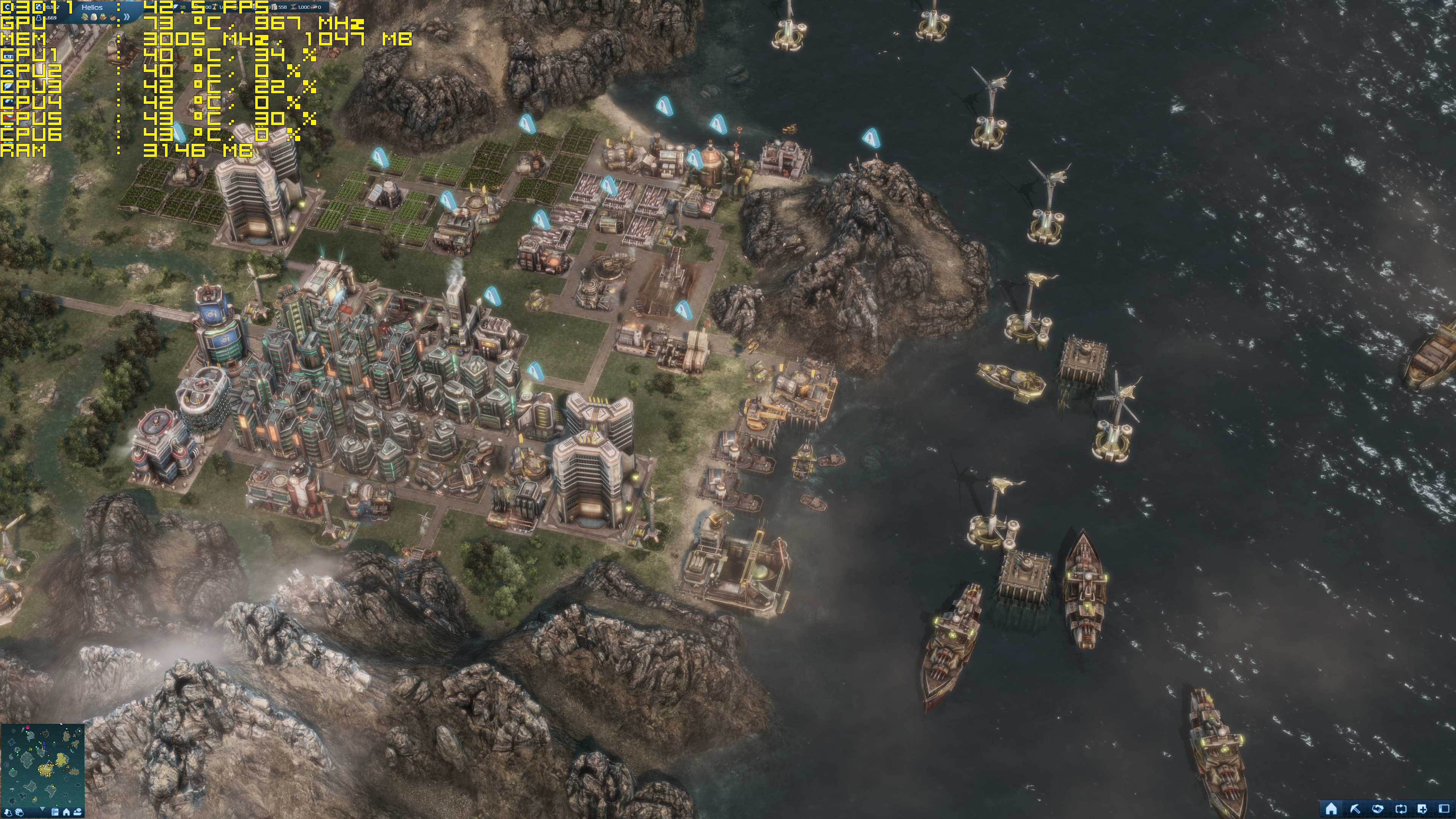Open the ship messages icon
Image resolution: width=1456 pixels, height=819 pixels.
pyautogui.click(x=77, y=813)
